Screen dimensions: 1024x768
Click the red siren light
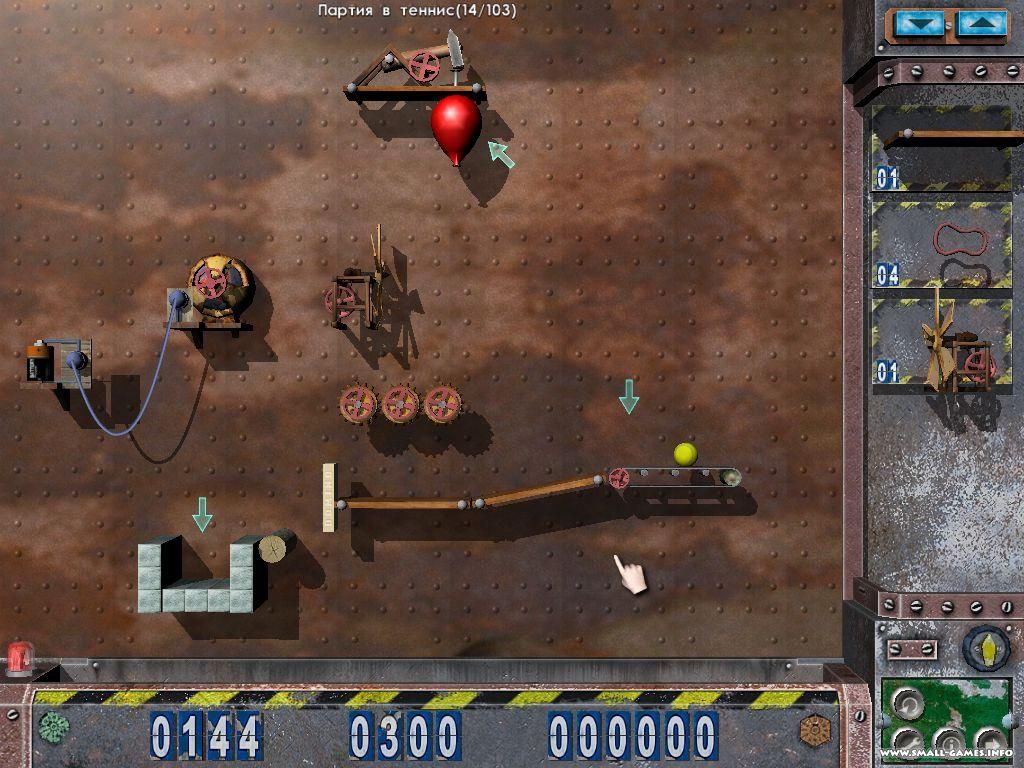19,658
